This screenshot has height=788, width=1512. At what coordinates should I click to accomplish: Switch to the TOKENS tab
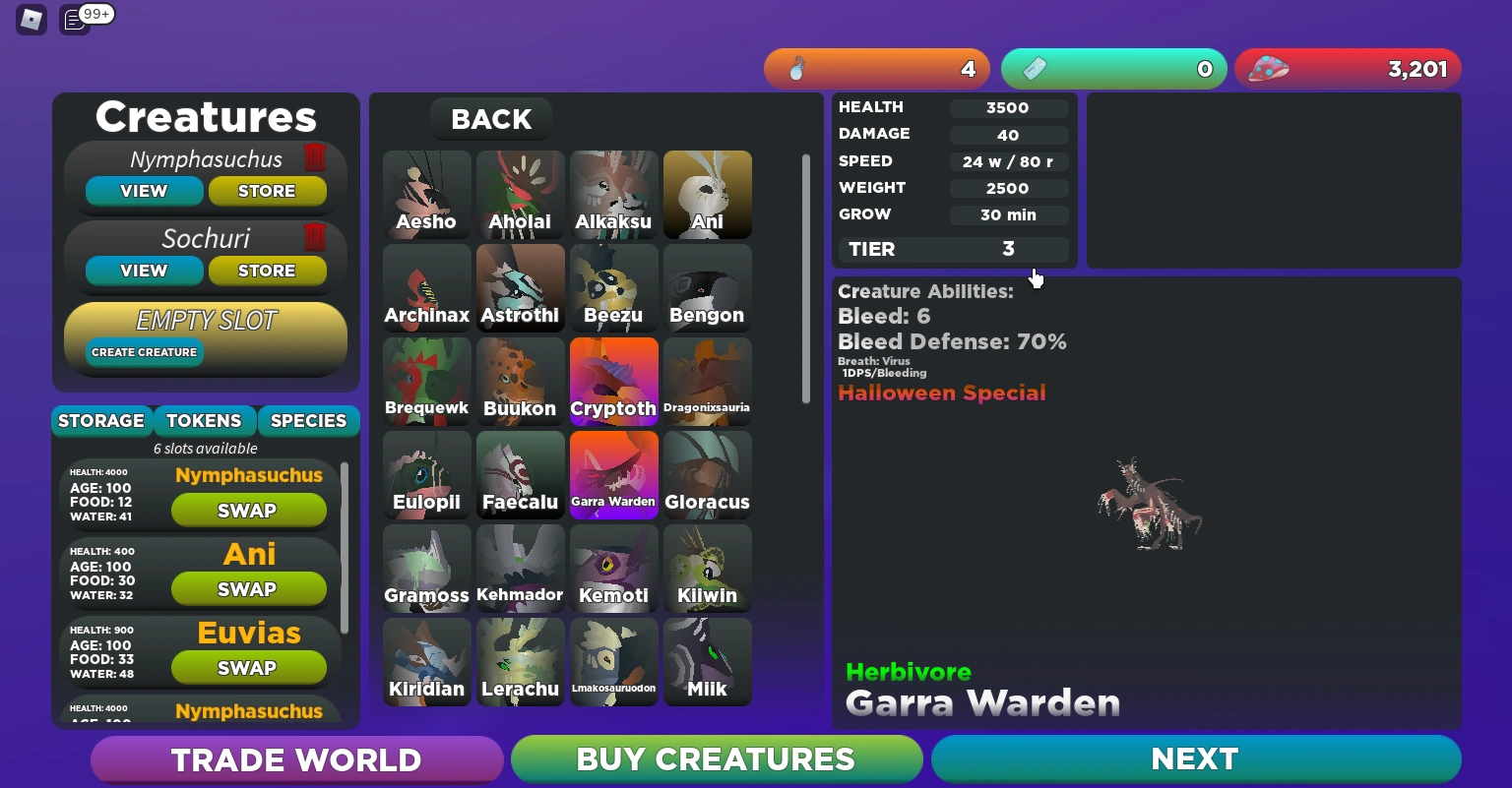[204, 421]
